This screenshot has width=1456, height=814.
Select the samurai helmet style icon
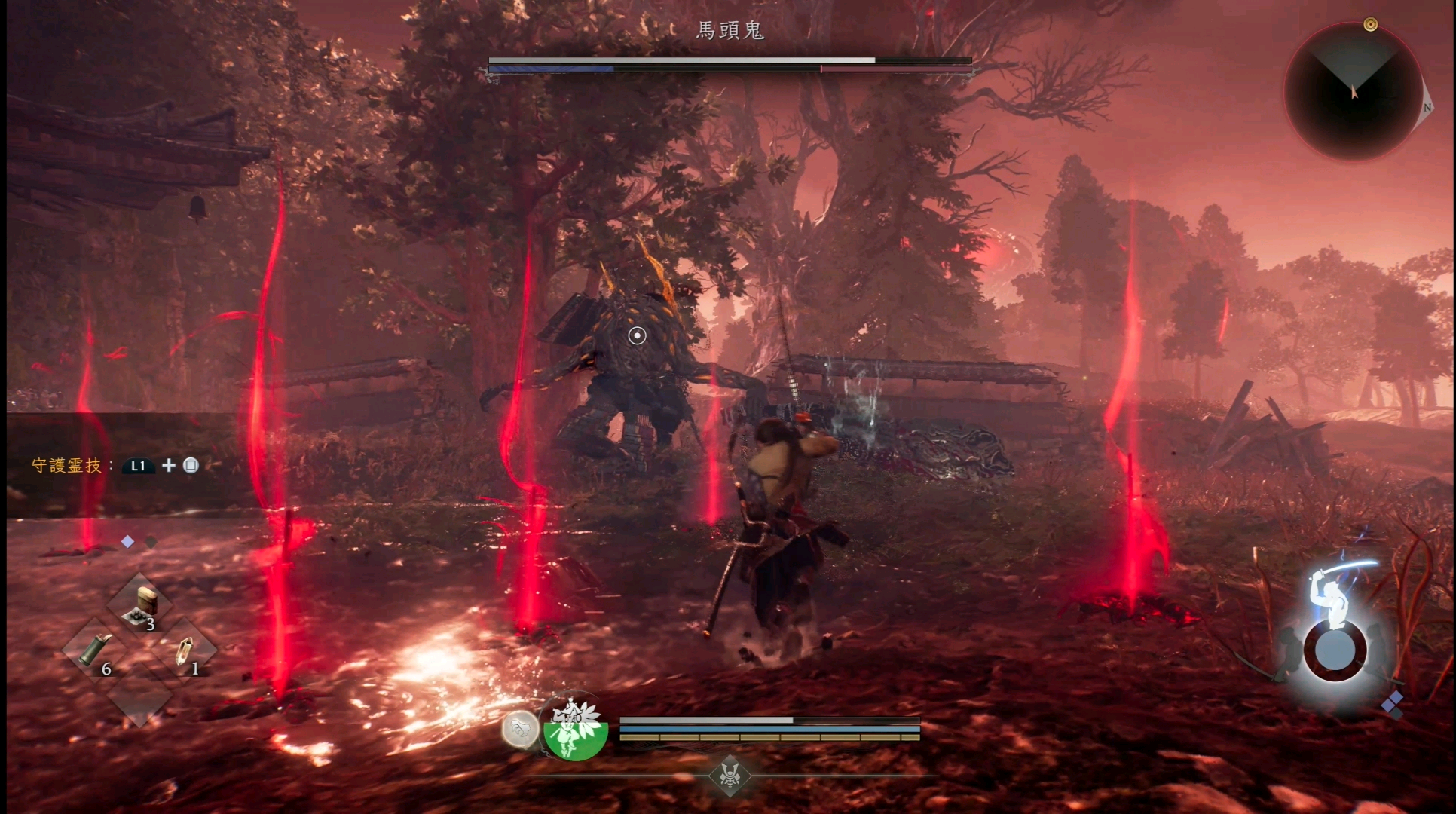tap(730, 775)
